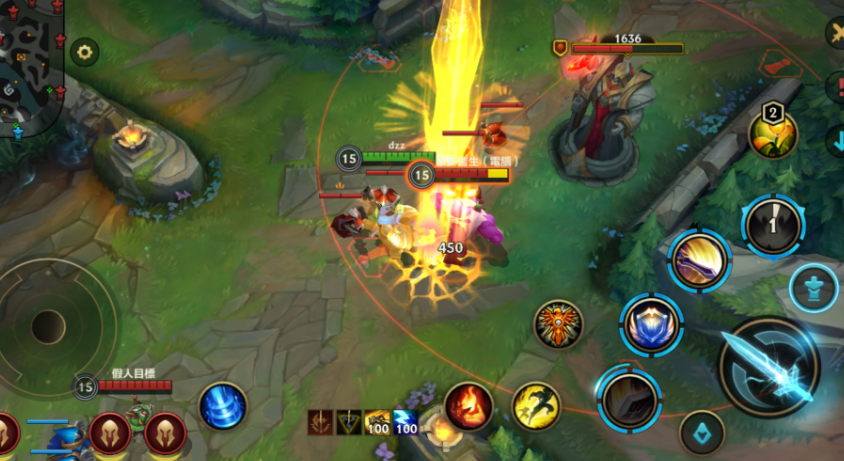Cast the yellow running figure Flash spell

click(x=536, y=406)
